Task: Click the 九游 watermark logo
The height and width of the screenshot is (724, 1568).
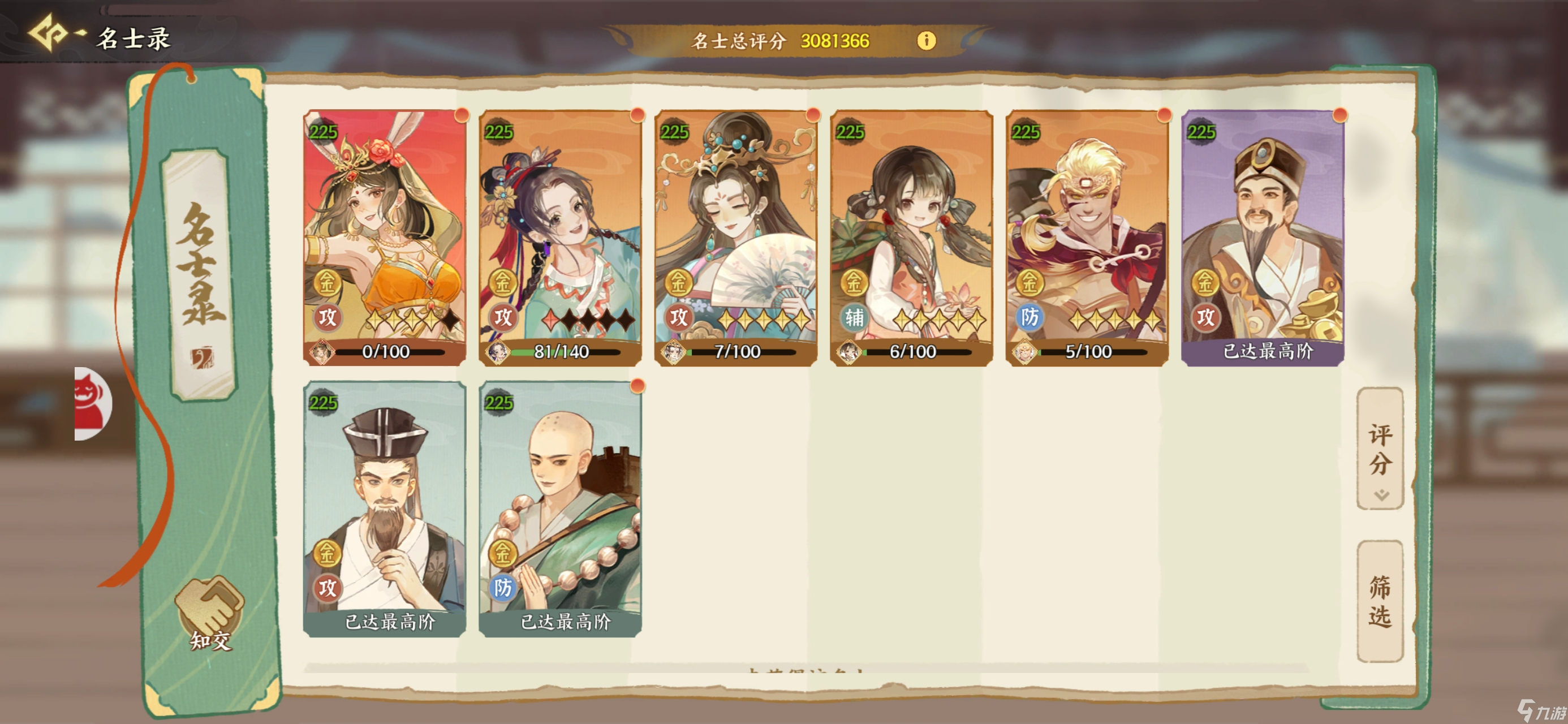Action: (1528, 712)
